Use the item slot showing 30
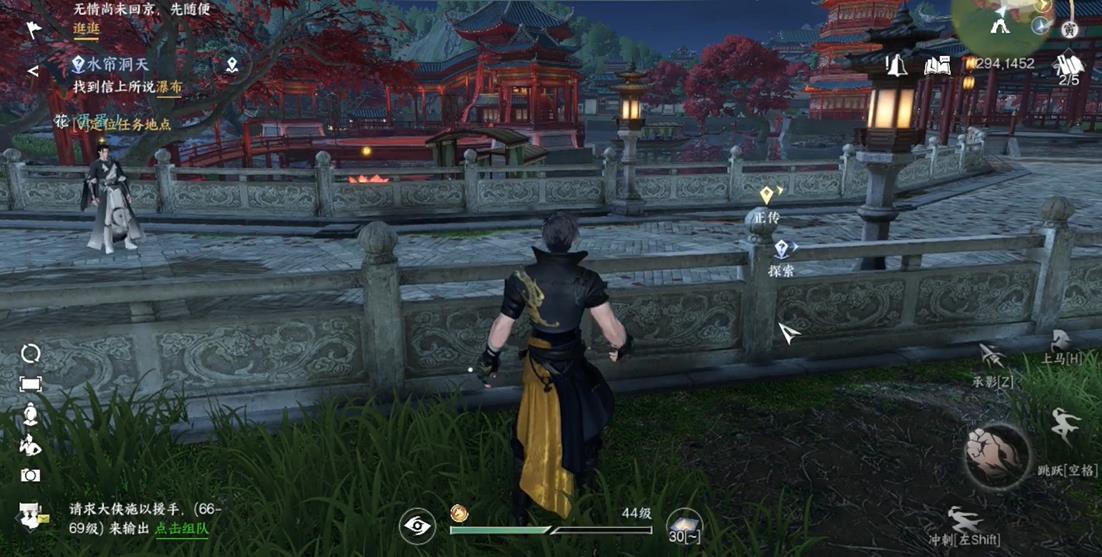Image resolution: width=1102 pixels, height=557 pixels. (685, 526)
